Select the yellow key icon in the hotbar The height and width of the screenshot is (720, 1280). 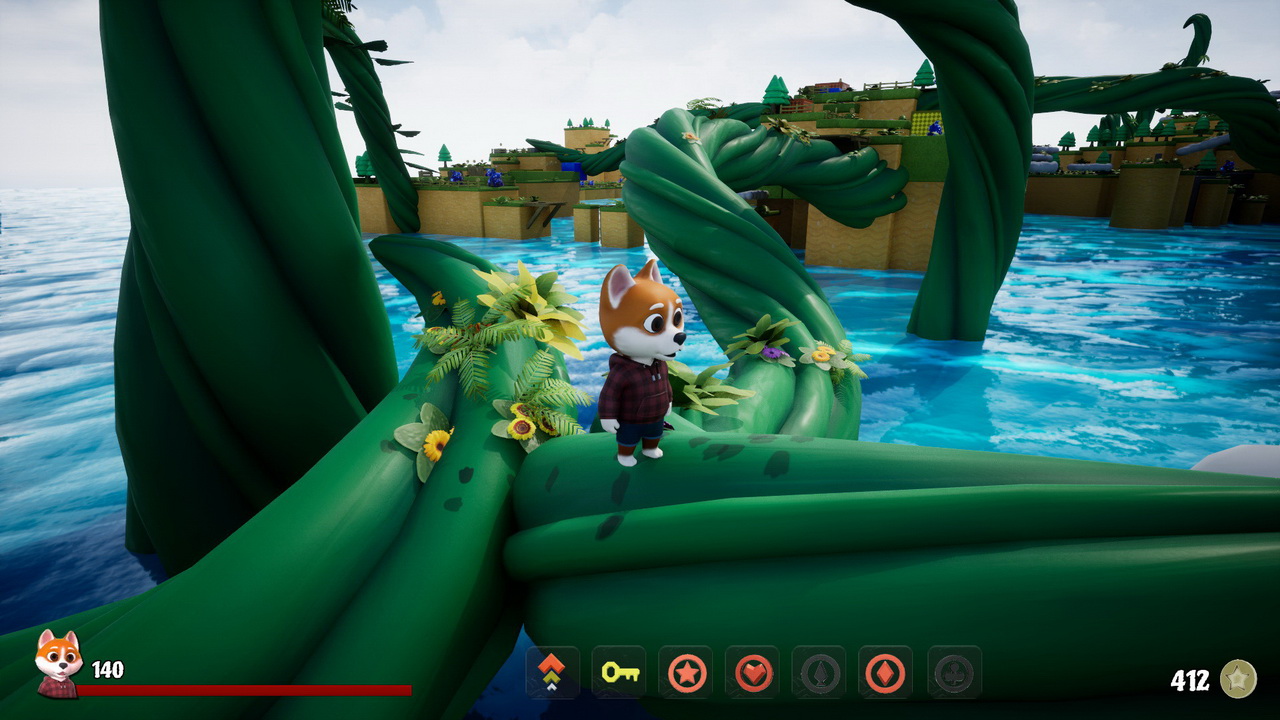tap(621, 675)
